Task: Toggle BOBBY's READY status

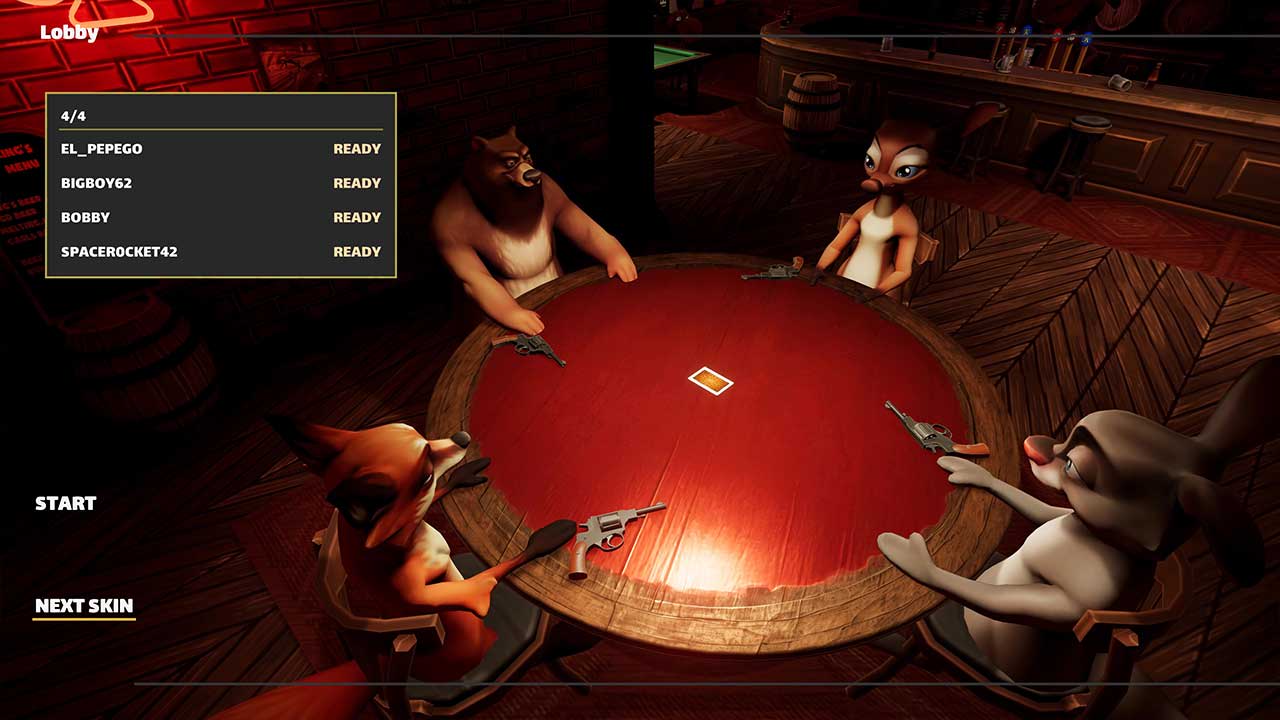Action: click(357, 217)
